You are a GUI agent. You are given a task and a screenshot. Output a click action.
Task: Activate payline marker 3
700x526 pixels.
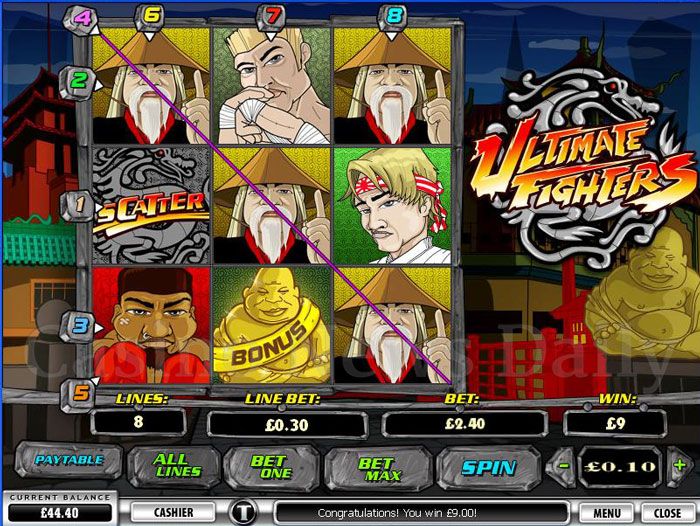click(78, 324)
